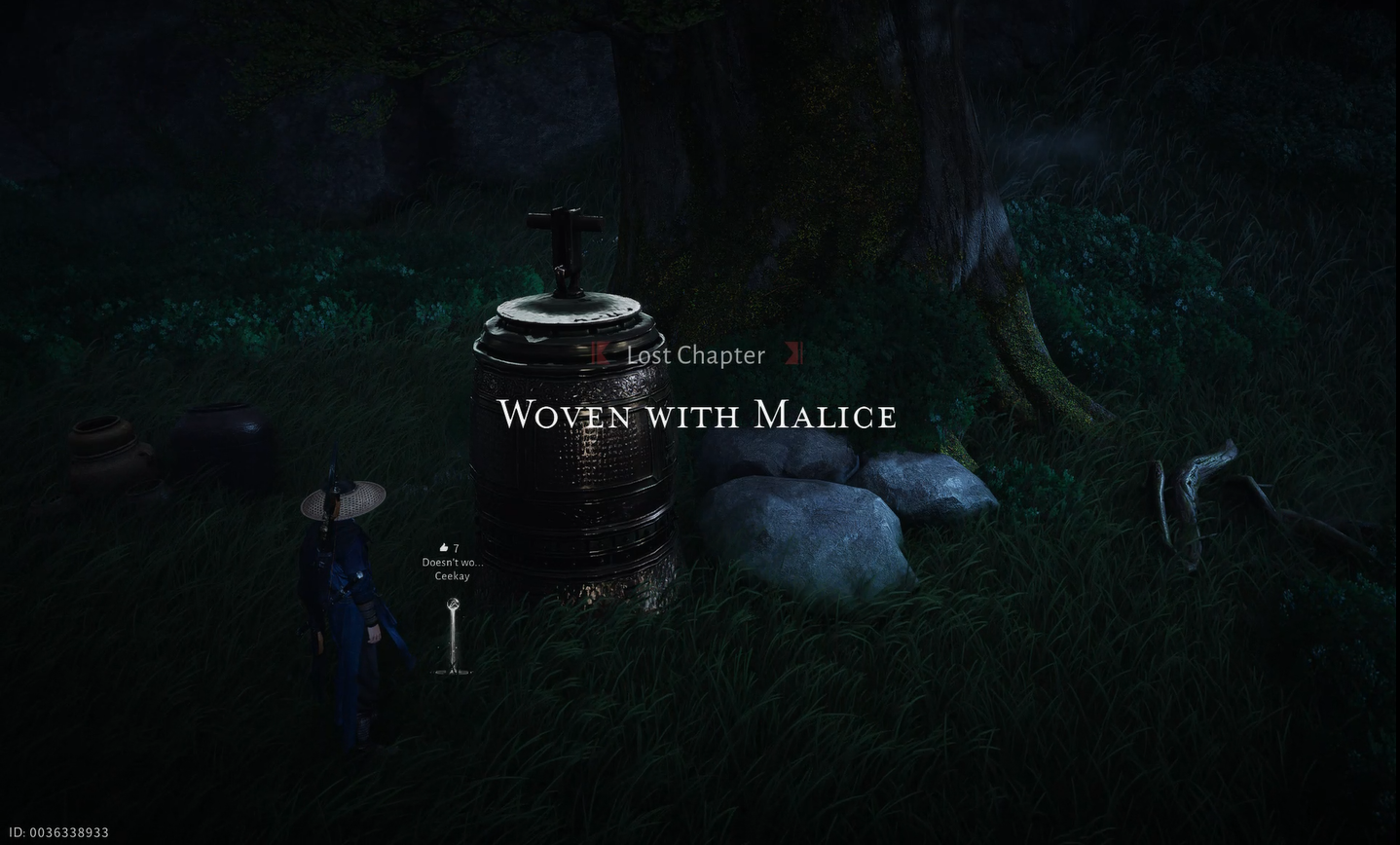Click the thumbs-up icon beside the count

(442, 547)
